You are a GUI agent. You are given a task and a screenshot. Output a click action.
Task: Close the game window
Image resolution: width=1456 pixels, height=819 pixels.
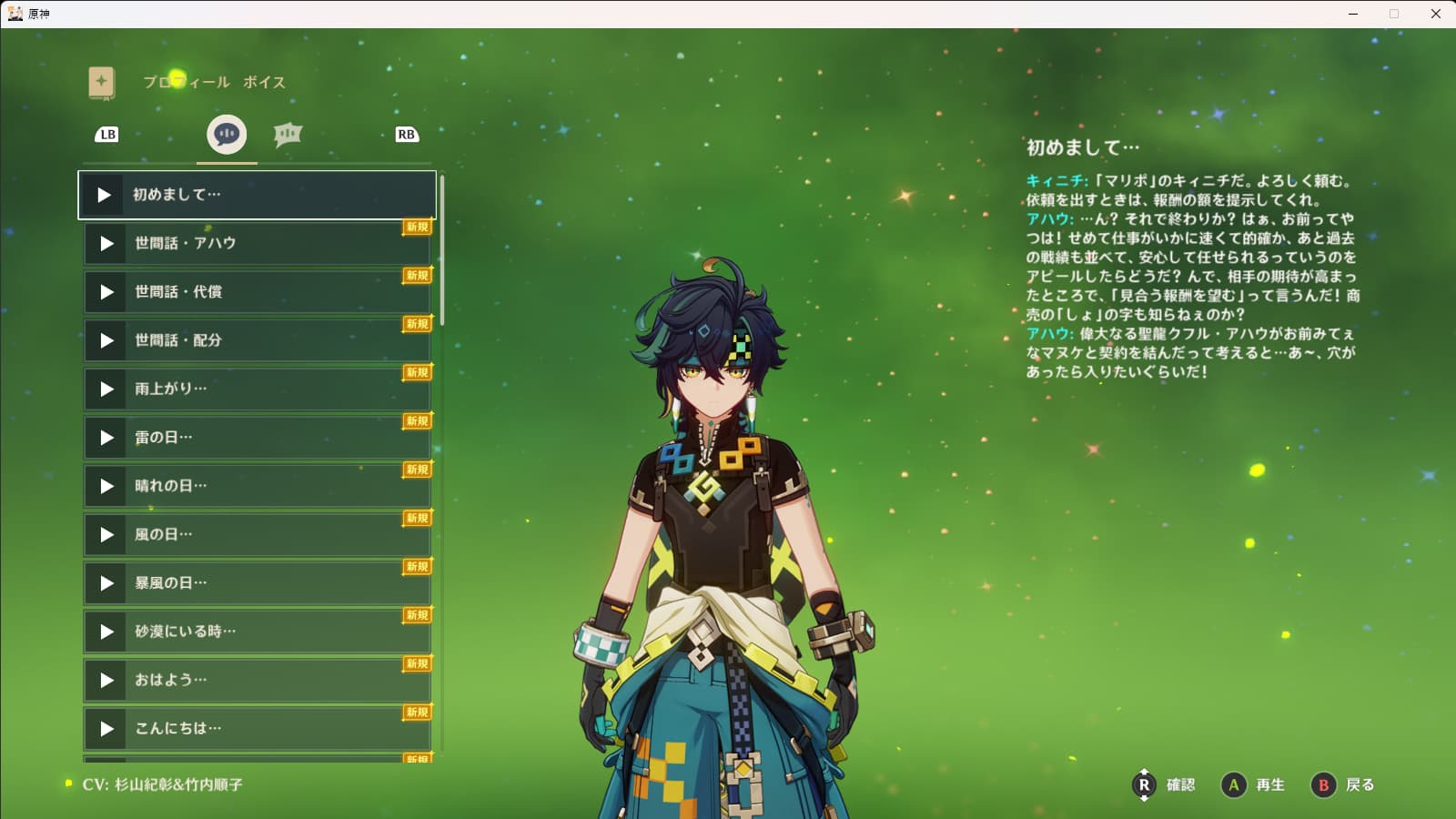1436,14
